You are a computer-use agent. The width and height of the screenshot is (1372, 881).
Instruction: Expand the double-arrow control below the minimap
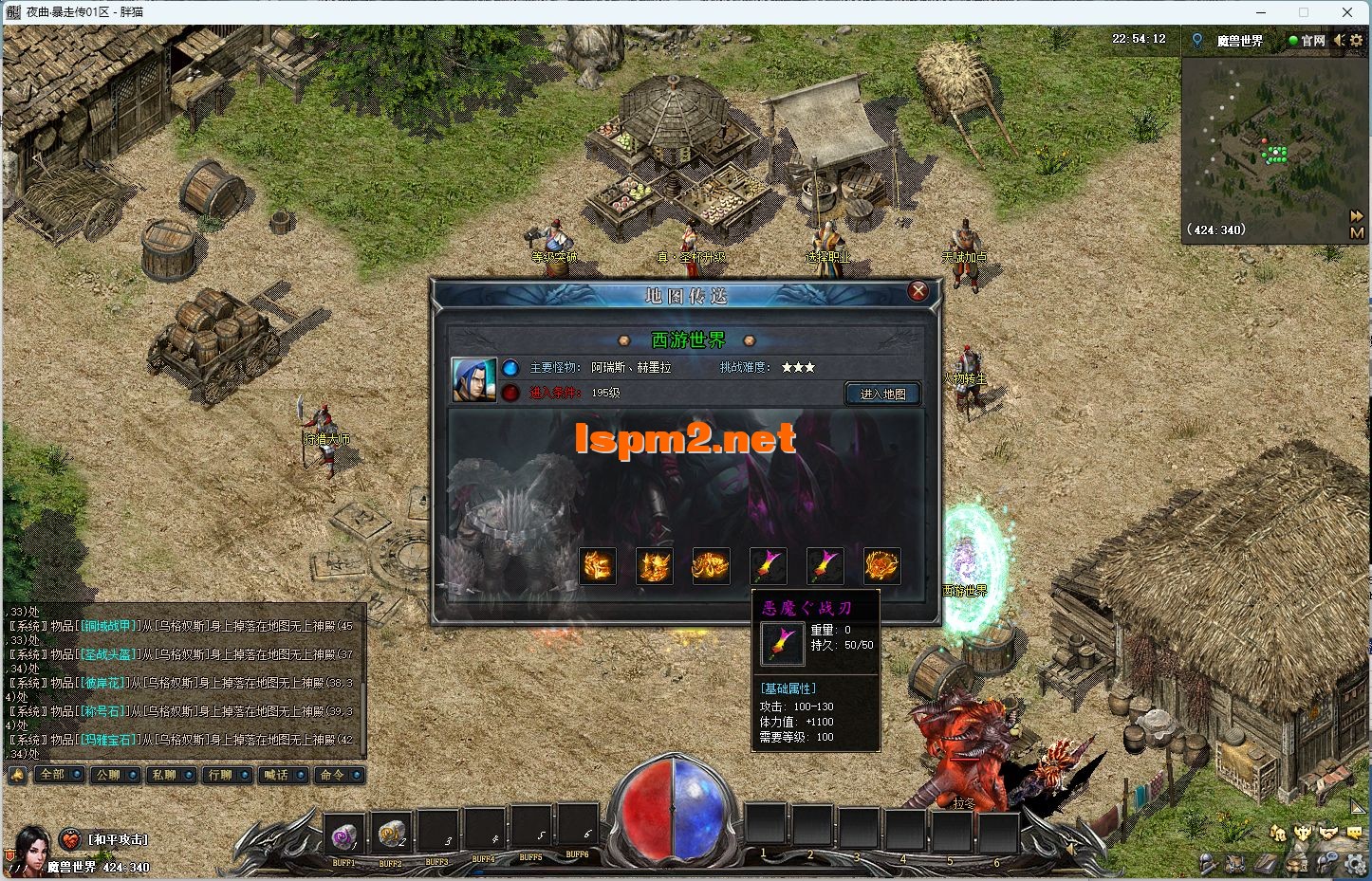click(x=1359, y=215)
